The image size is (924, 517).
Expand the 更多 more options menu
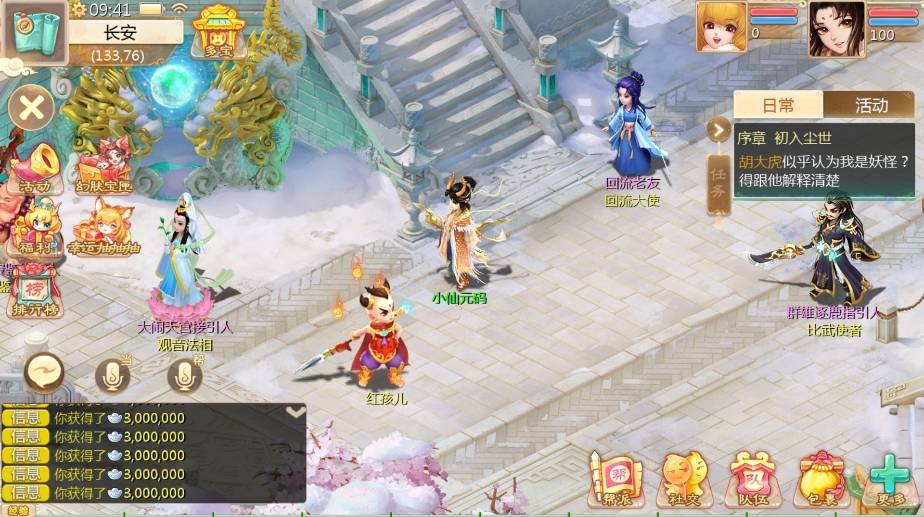(886, 478)
